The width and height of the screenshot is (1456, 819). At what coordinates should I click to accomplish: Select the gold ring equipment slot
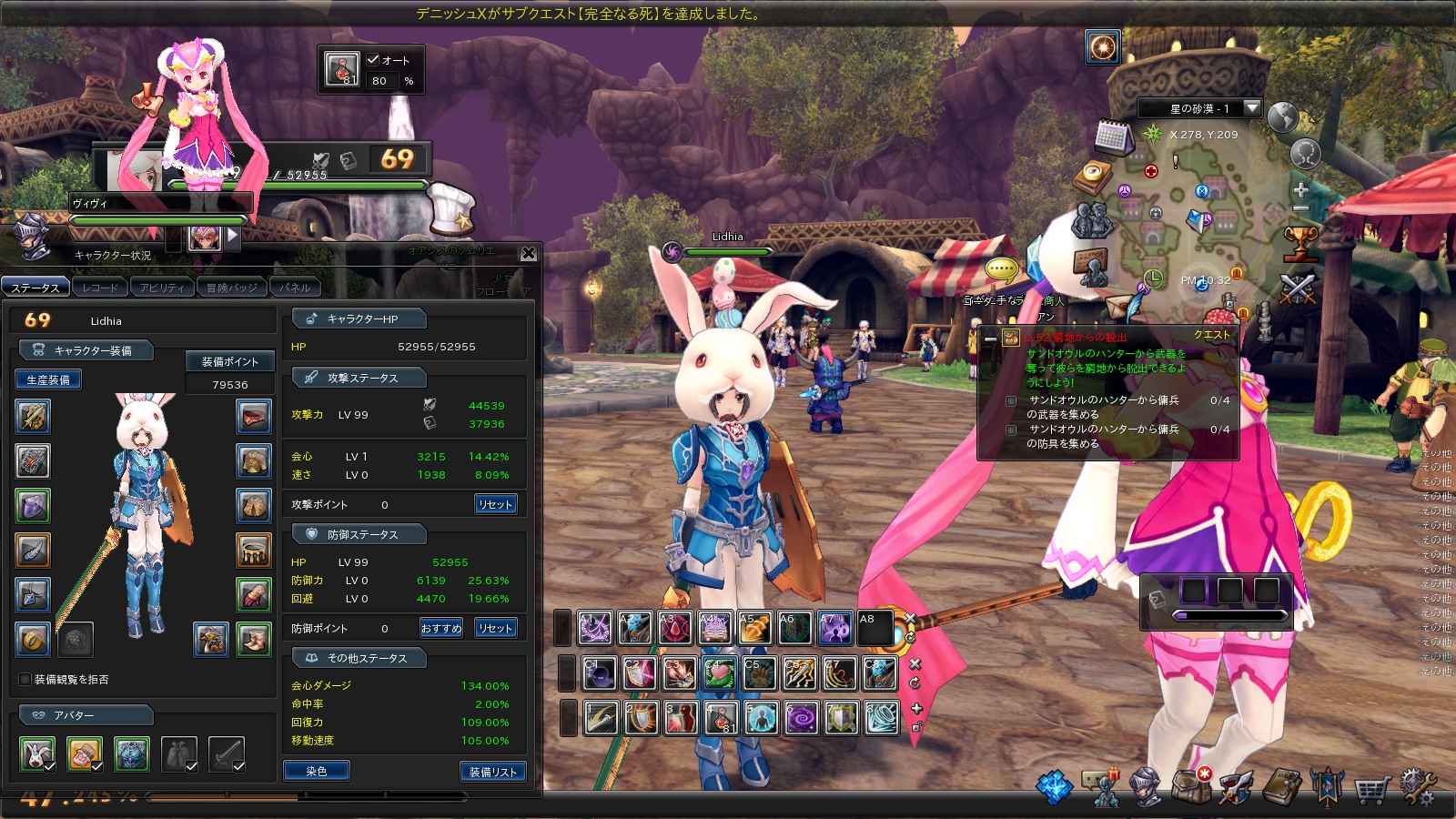tap(33, 640)
